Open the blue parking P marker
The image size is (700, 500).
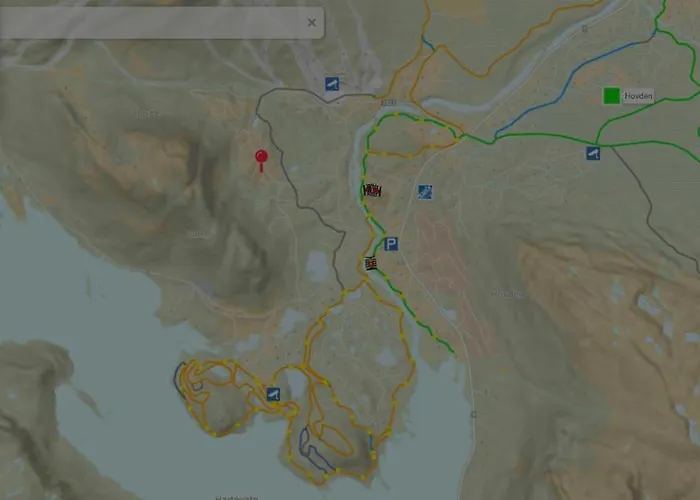tap(391, 244)
